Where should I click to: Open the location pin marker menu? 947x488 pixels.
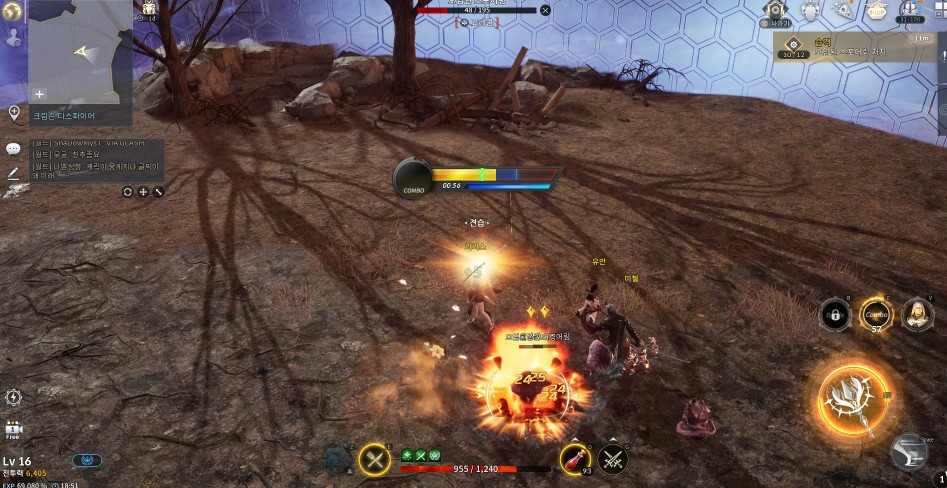(x=14, y=113)
